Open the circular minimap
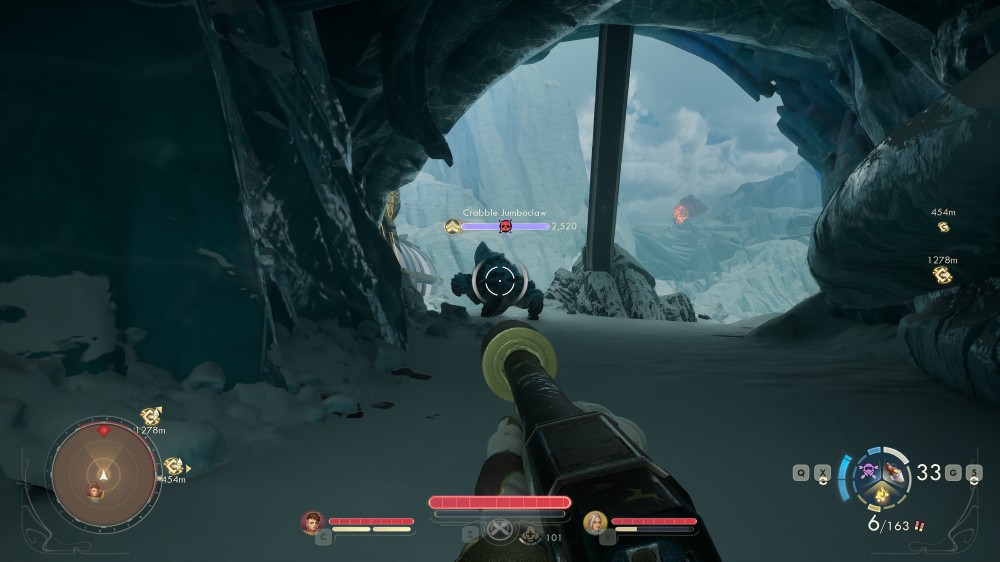This screenshot has height=562, width=1000. coord(104,473)
